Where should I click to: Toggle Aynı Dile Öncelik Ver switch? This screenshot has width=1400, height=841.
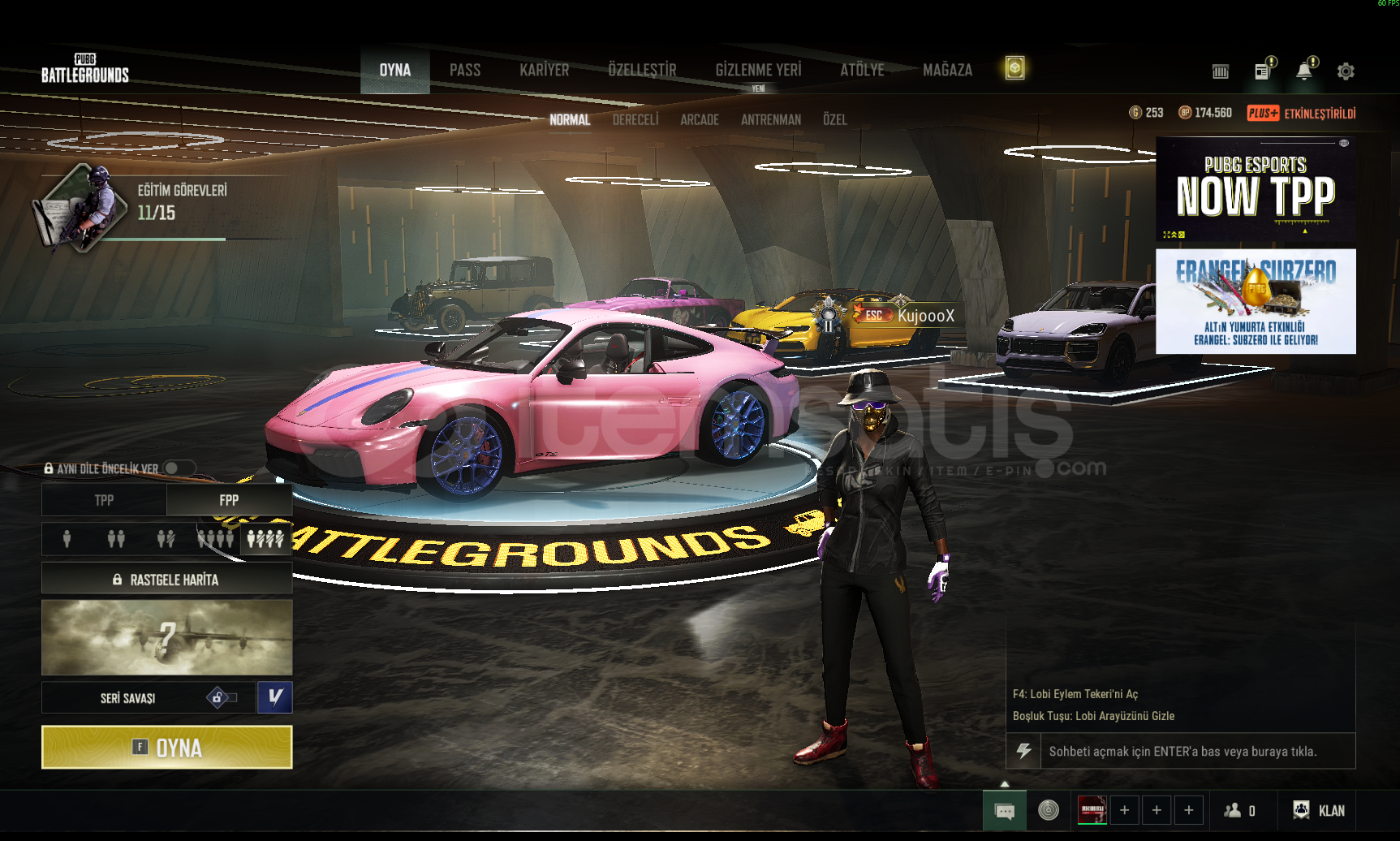click(x=179, y=468)
